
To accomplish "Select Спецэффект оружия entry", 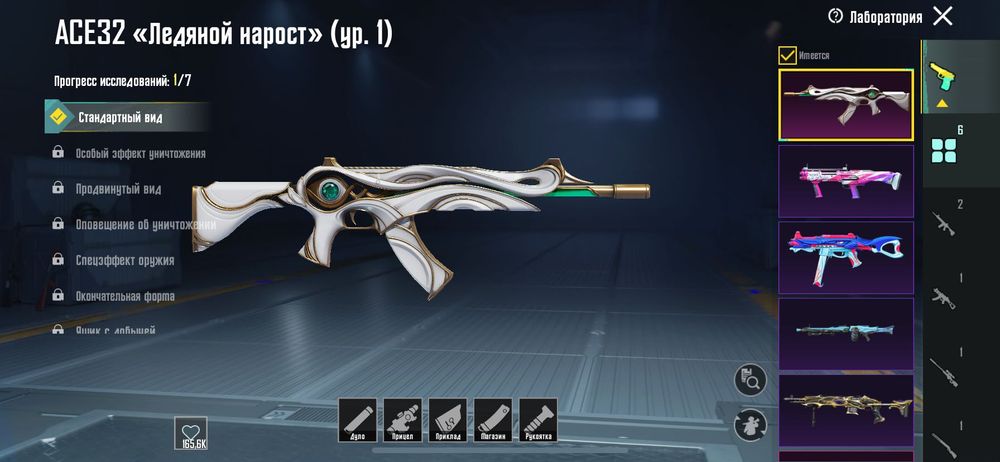I will coord(125,260).
